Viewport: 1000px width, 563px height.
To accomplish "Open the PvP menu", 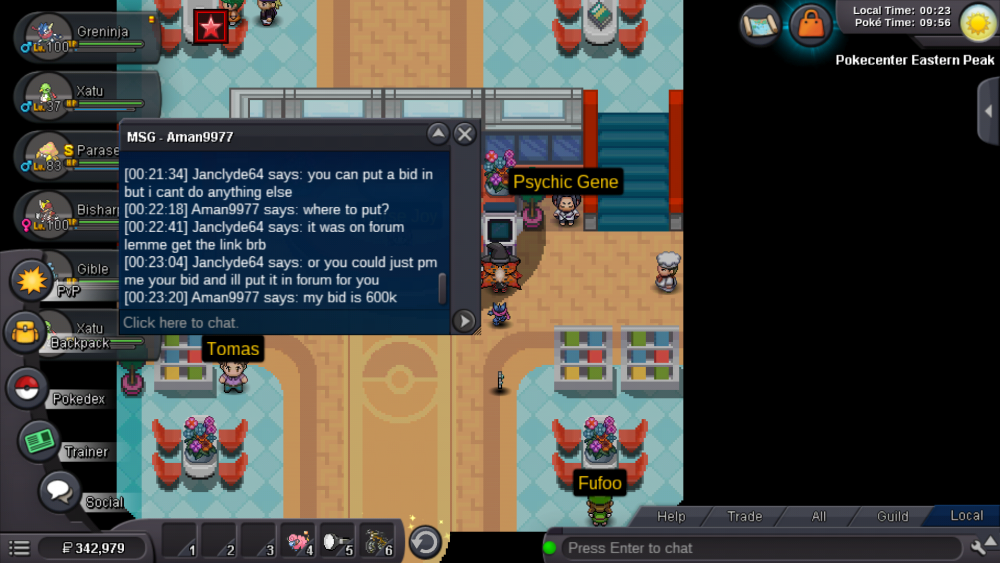I will coord(35,281).
